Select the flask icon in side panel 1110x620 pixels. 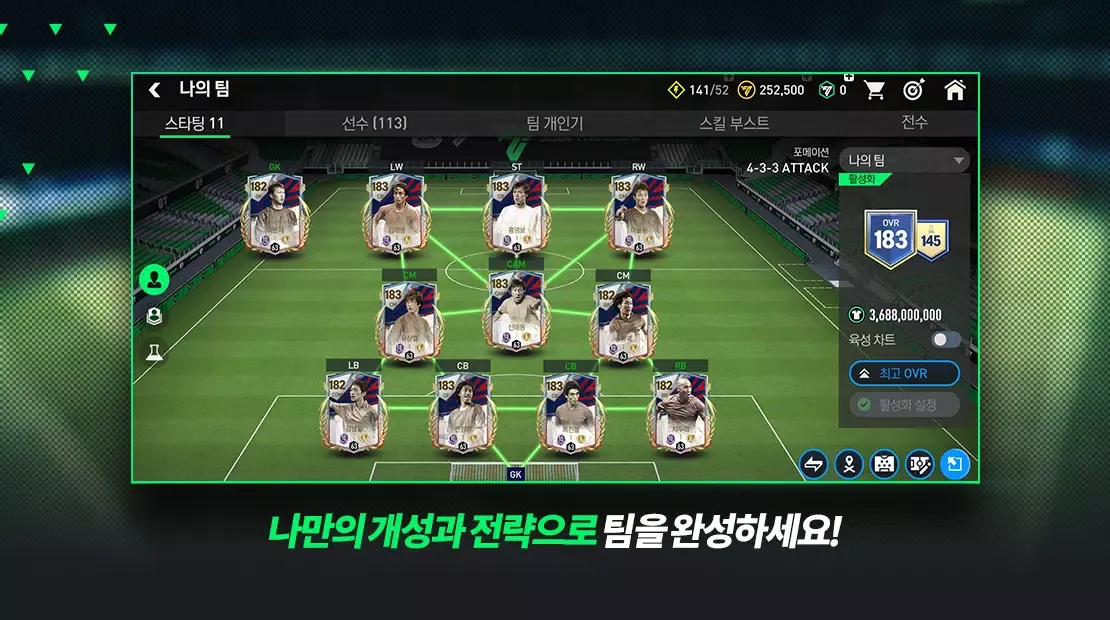tap(154, 352)
